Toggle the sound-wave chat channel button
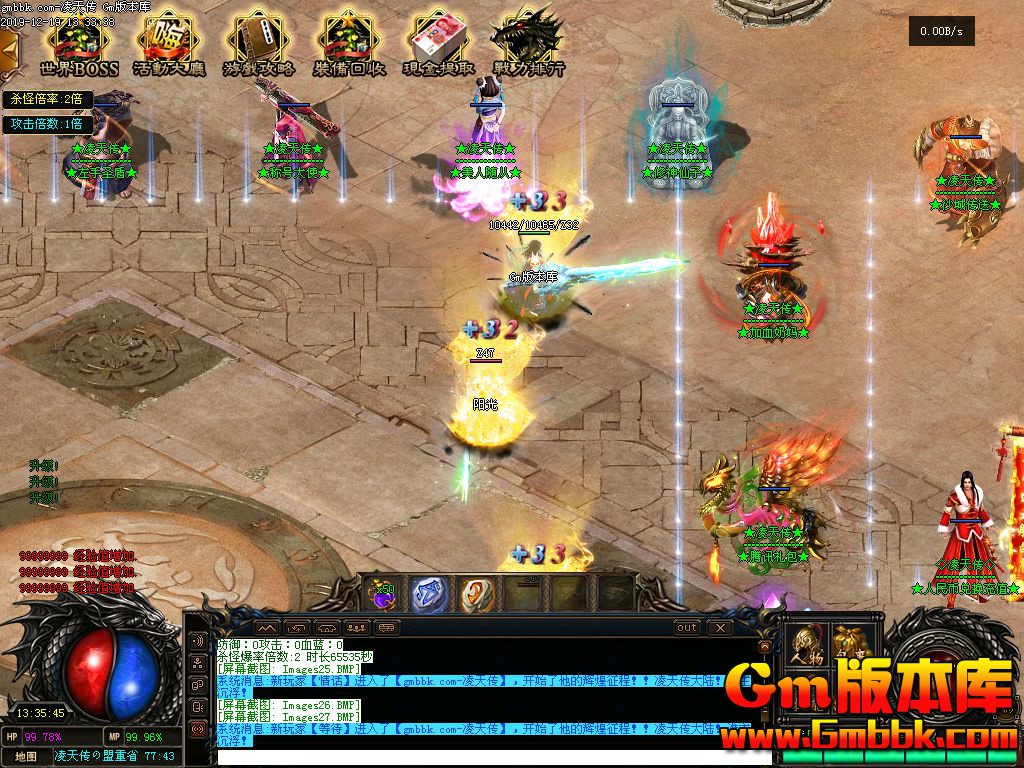The height and width of the screenshot is (768, 1024). (197, 641)
